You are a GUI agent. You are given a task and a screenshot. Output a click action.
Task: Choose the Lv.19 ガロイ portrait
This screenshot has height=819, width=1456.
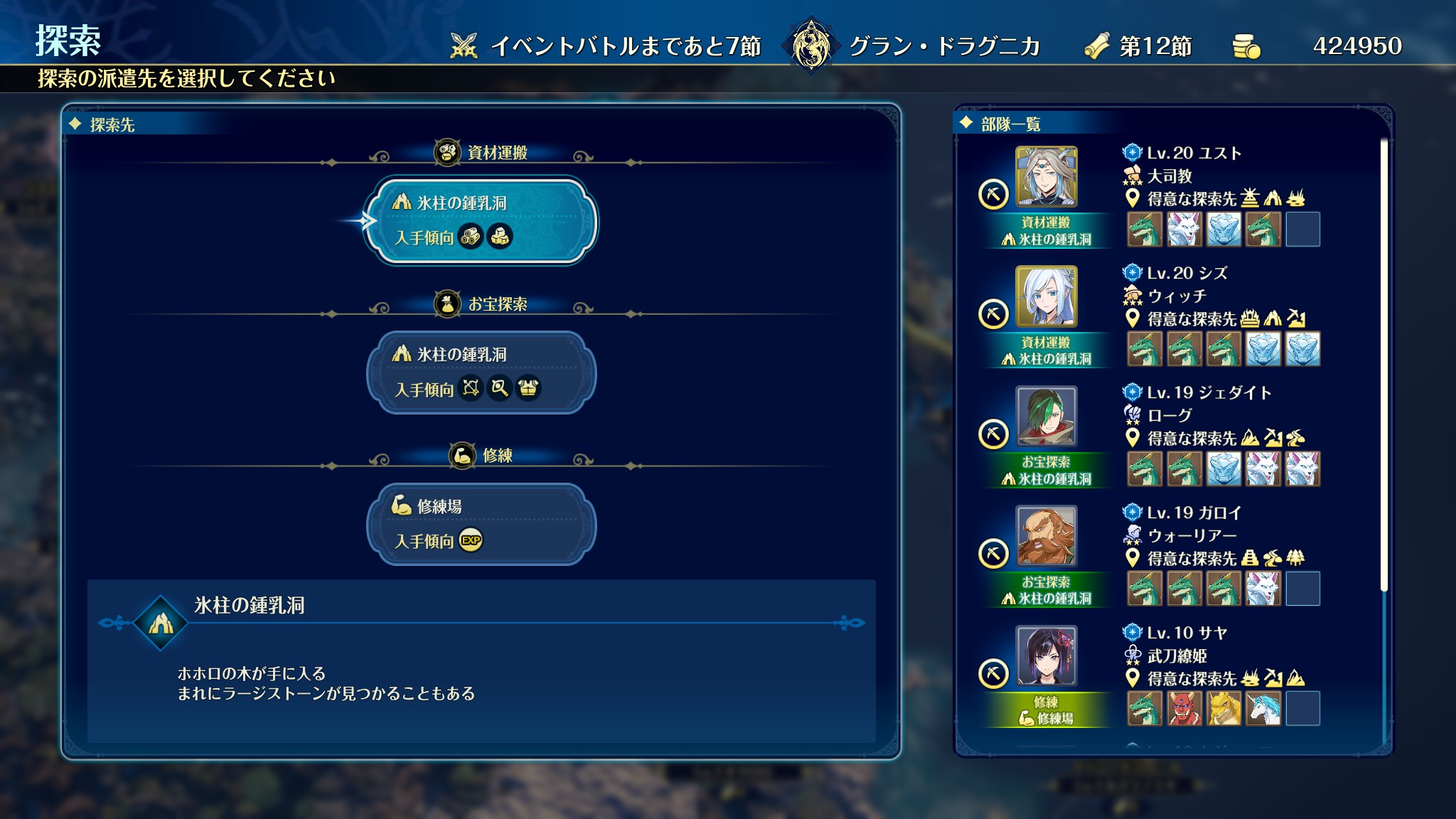tap(1046, 536)
